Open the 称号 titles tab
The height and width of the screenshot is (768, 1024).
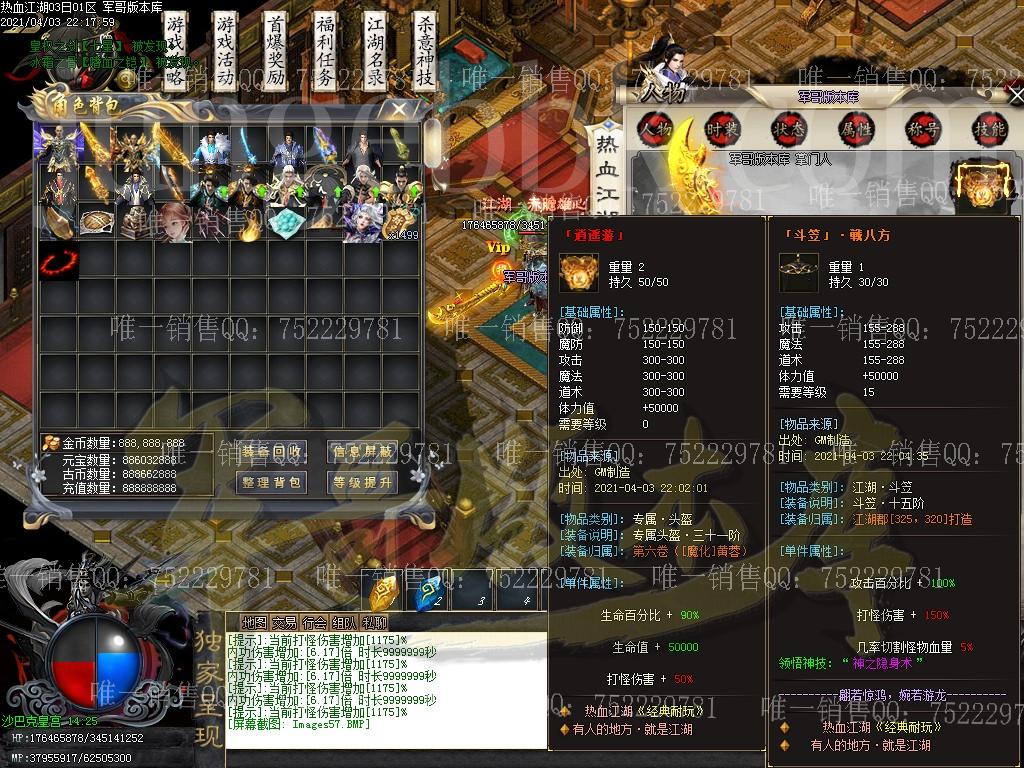(923, 128)
